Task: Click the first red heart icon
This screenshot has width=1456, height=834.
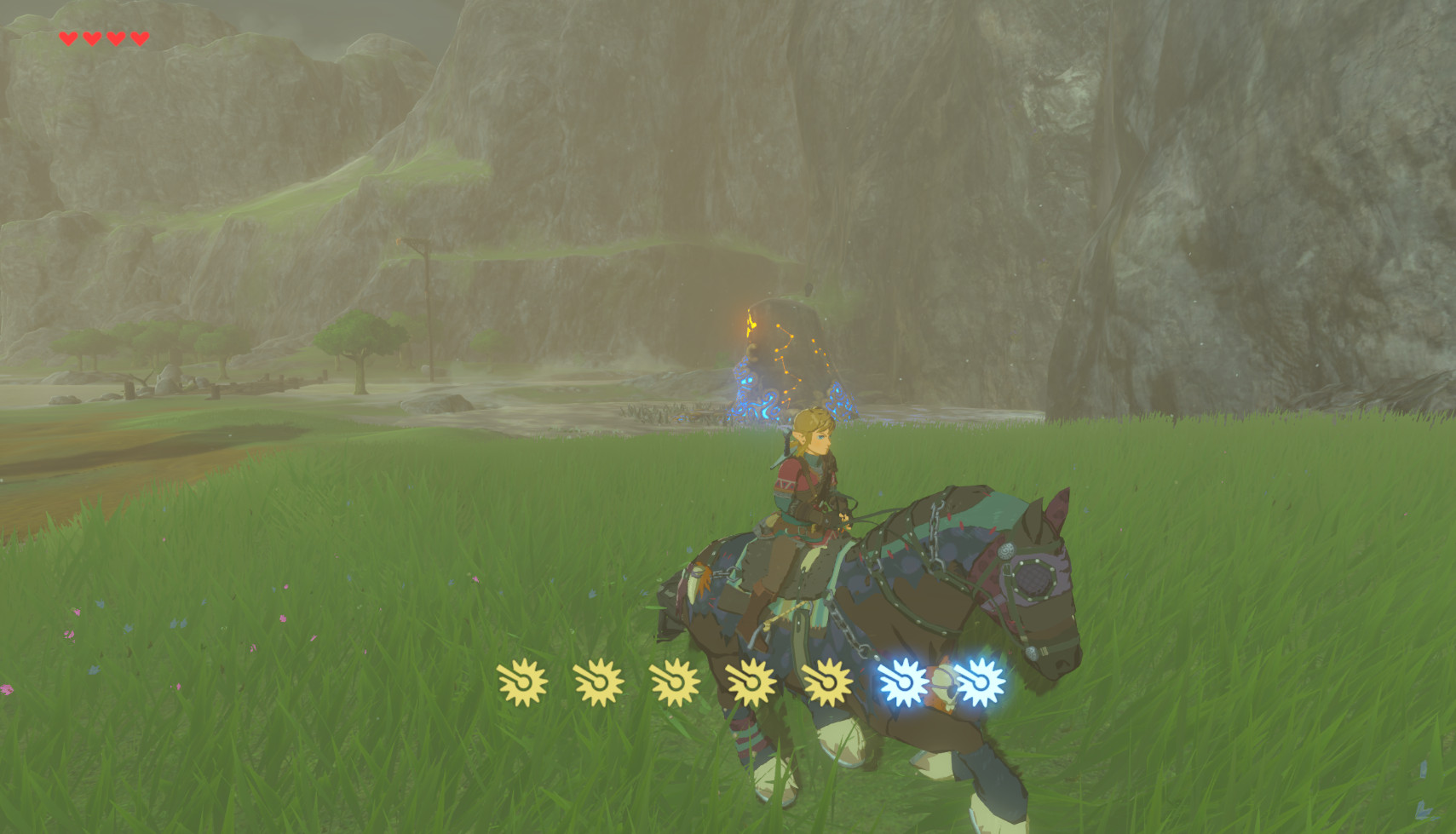Action: coord(66,37)
